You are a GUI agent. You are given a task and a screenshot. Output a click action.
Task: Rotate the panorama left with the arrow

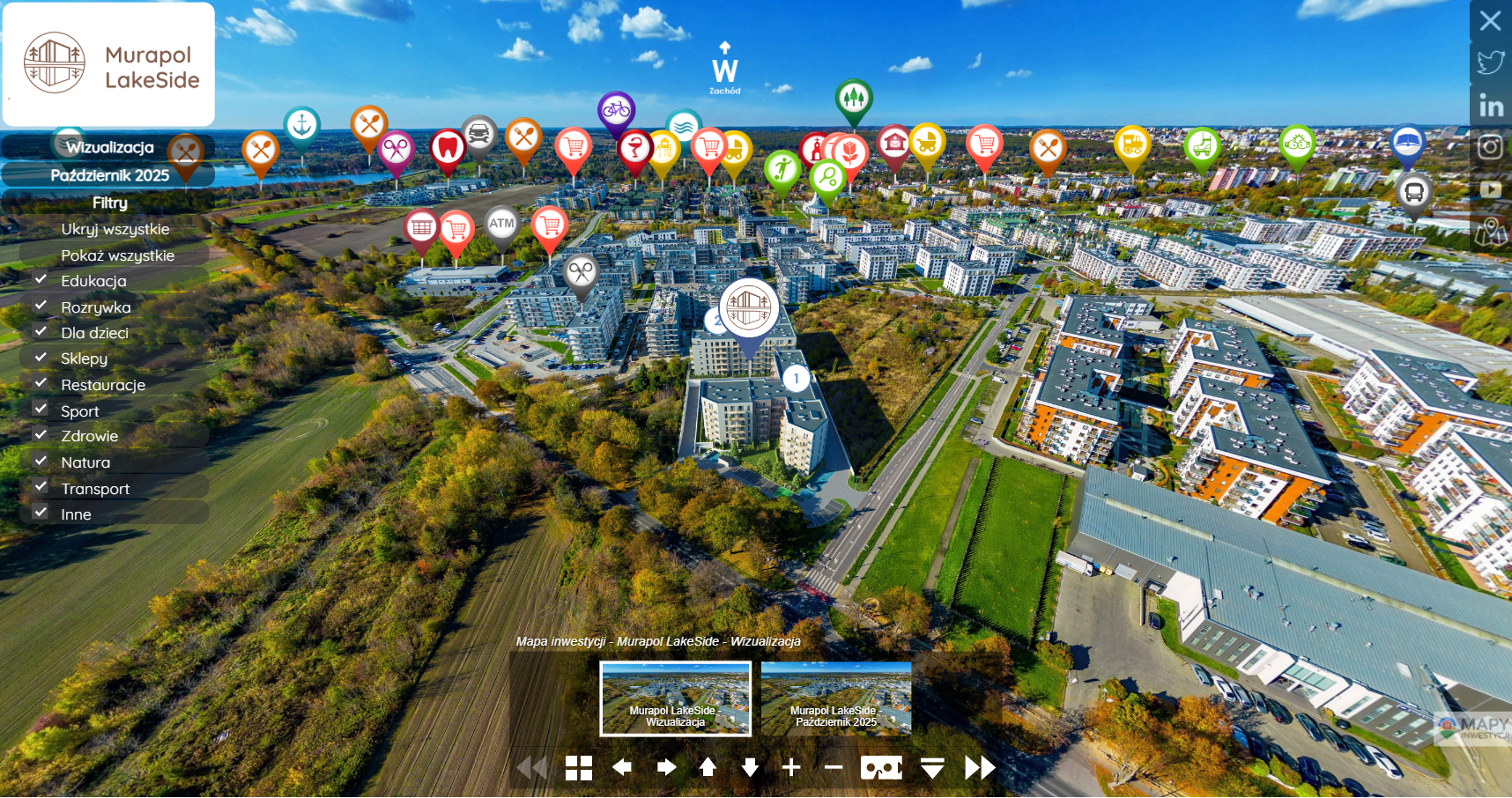(x=622, y=768)
